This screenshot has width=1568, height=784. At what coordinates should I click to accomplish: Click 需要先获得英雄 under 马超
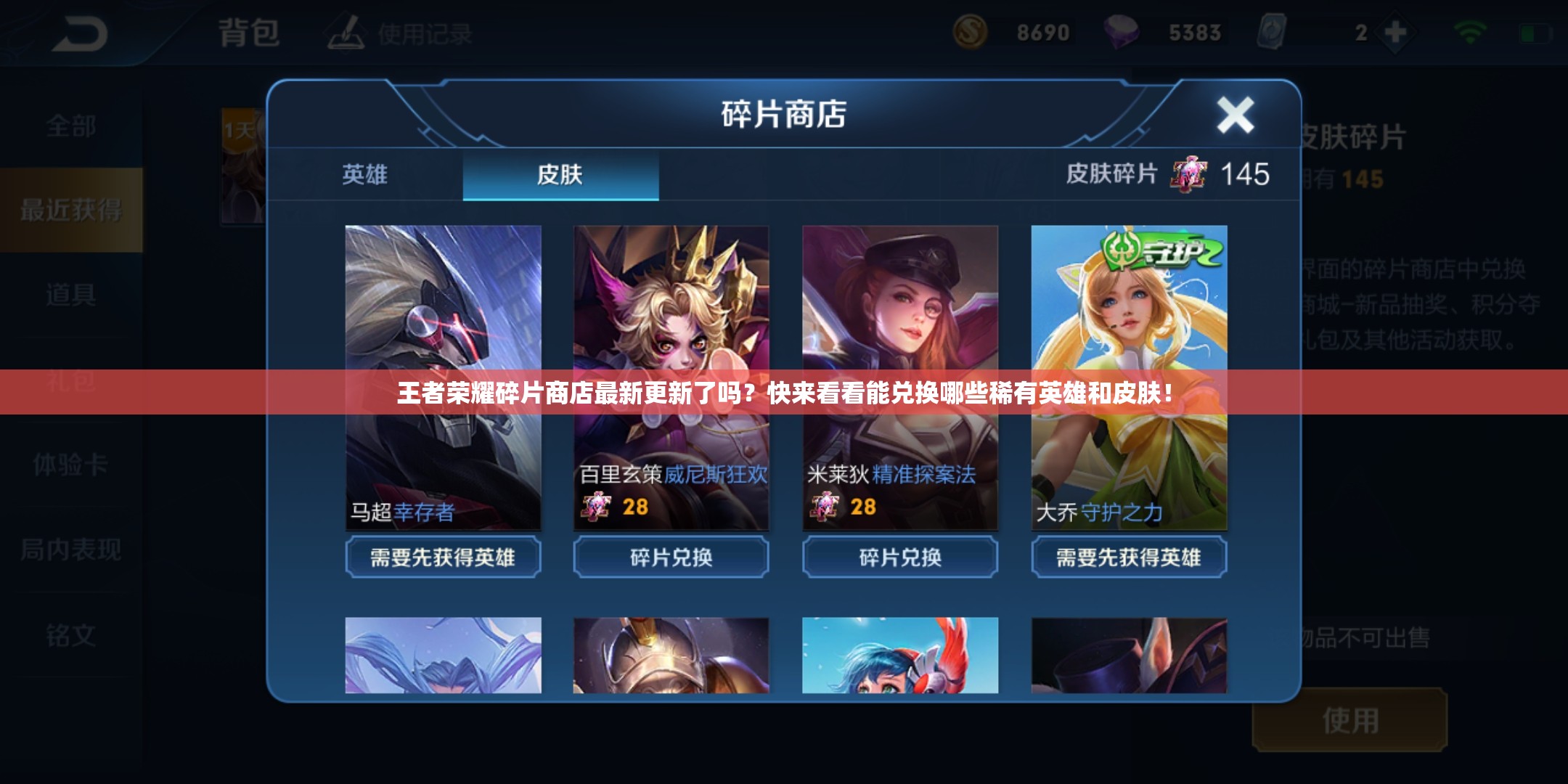point(443,558)
